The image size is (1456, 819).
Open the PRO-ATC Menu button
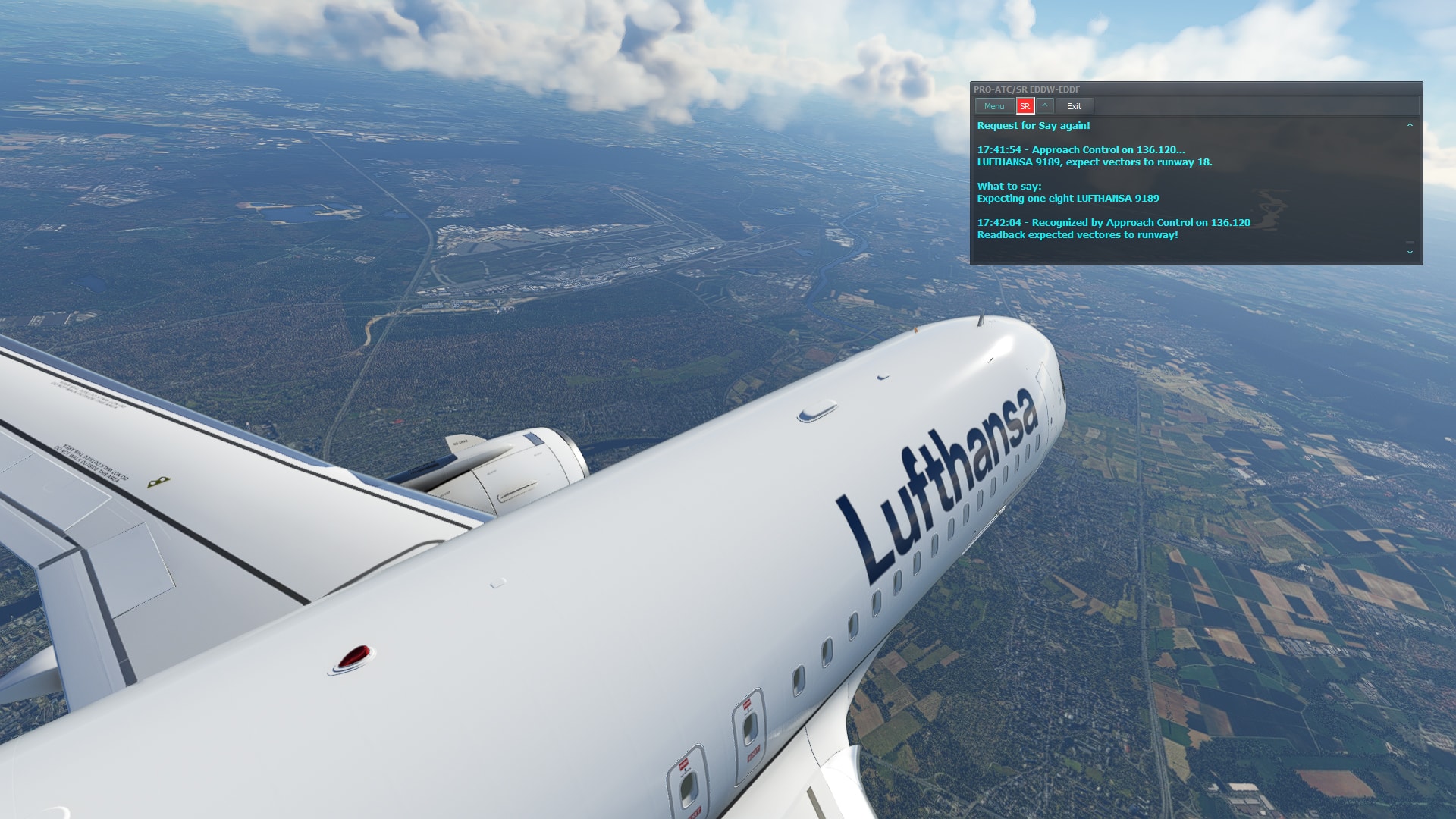pyautogui.click(x=993, y=106)
